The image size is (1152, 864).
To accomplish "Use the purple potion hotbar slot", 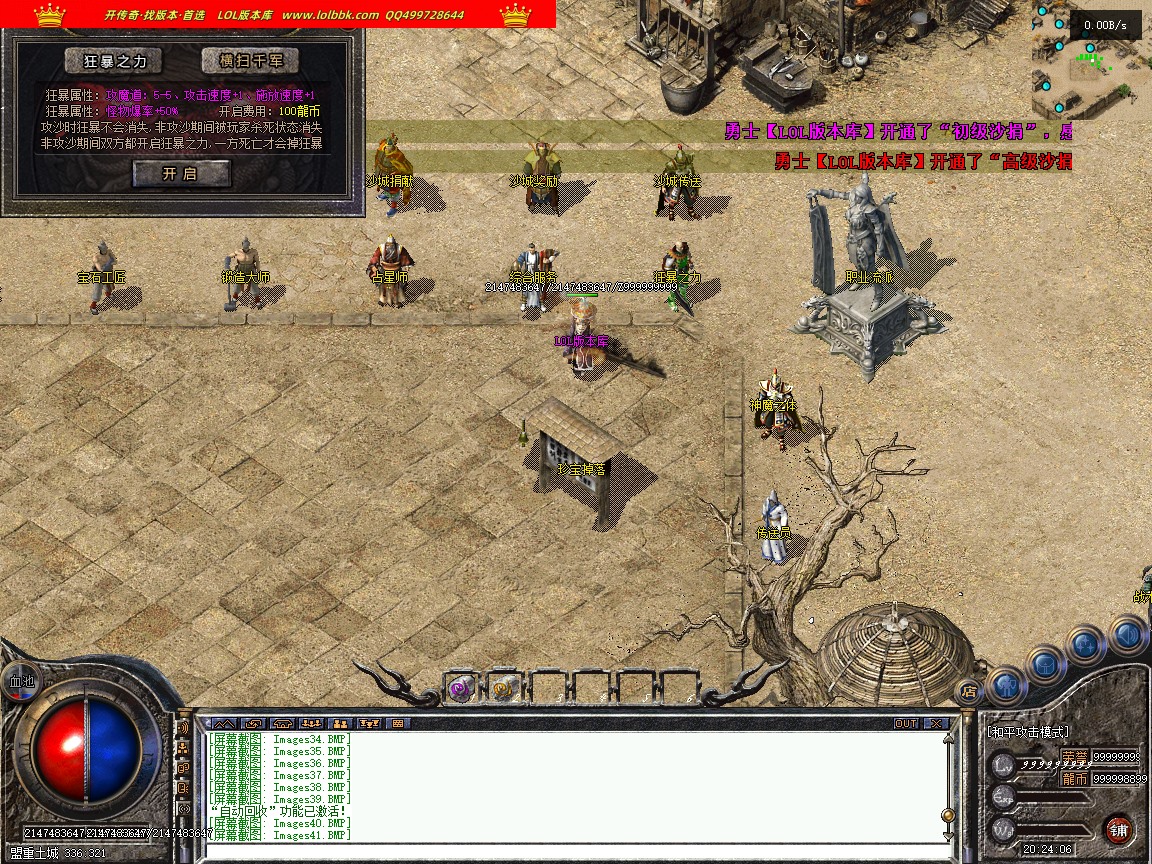I will [x=460, y=687].
